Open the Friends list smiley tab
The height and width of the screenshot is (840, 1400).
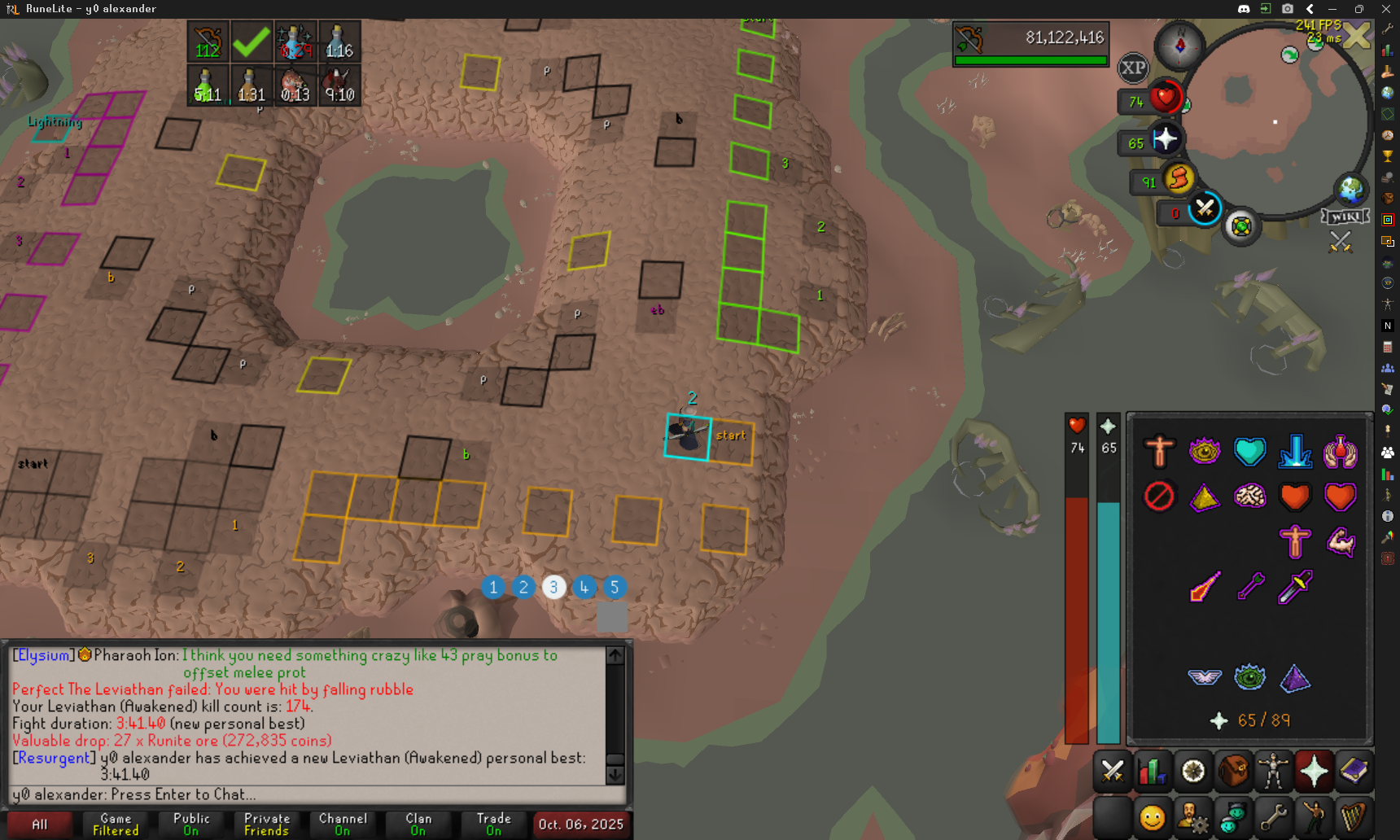click(1153, 816)
